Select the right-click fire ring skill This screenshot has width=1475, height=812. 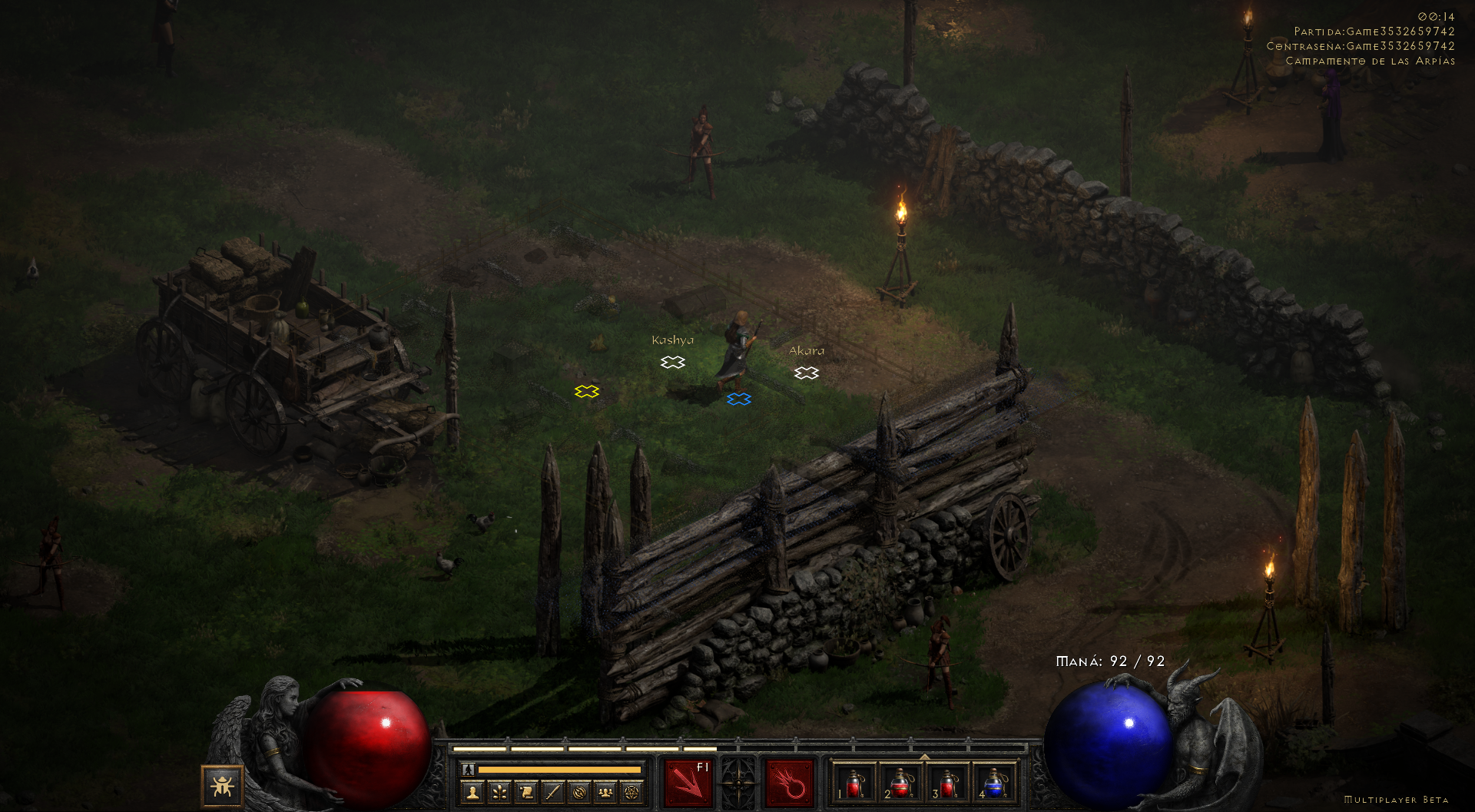[789, 784]
